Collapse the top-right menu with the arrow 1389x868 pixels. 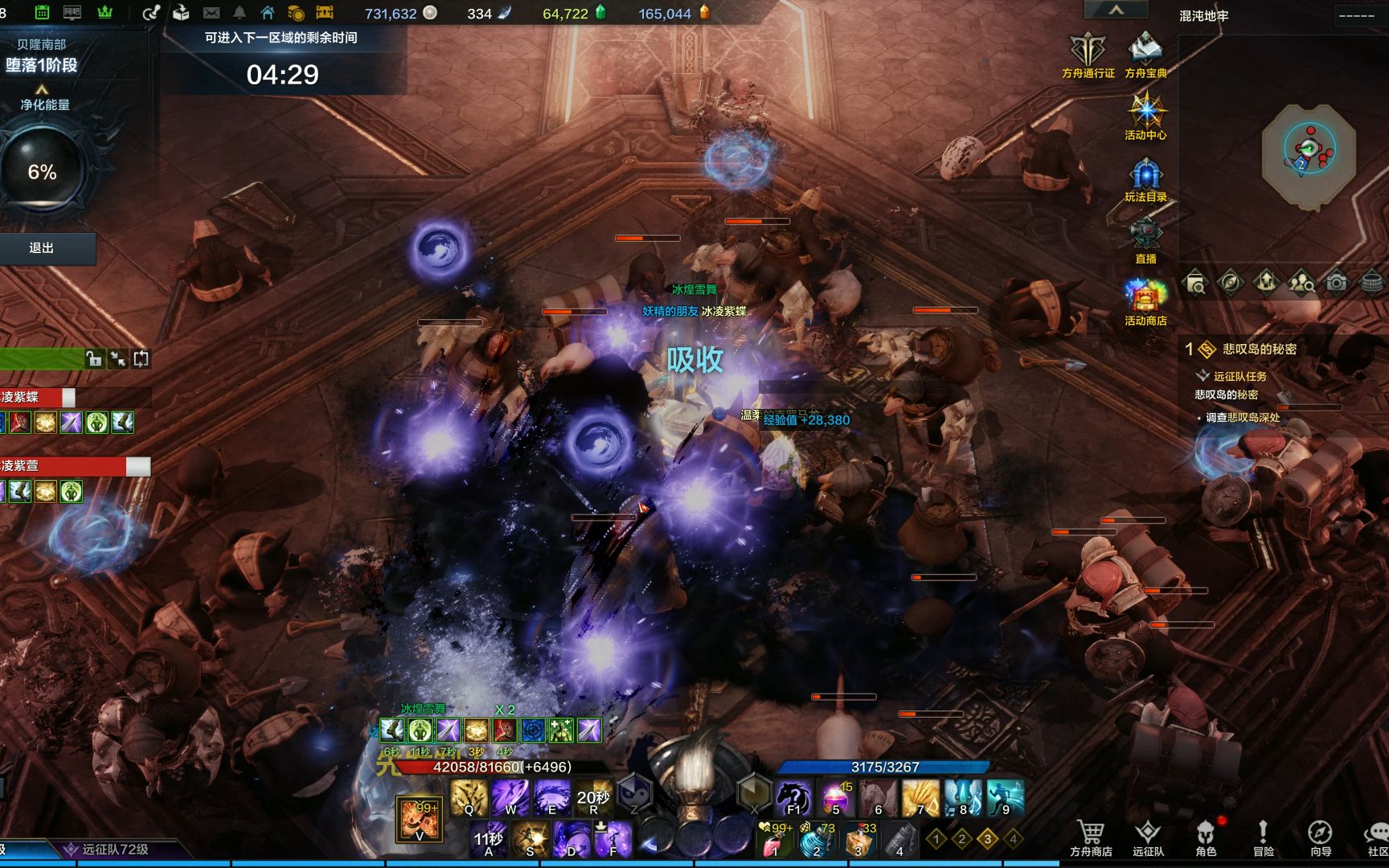pos(1117,10)
